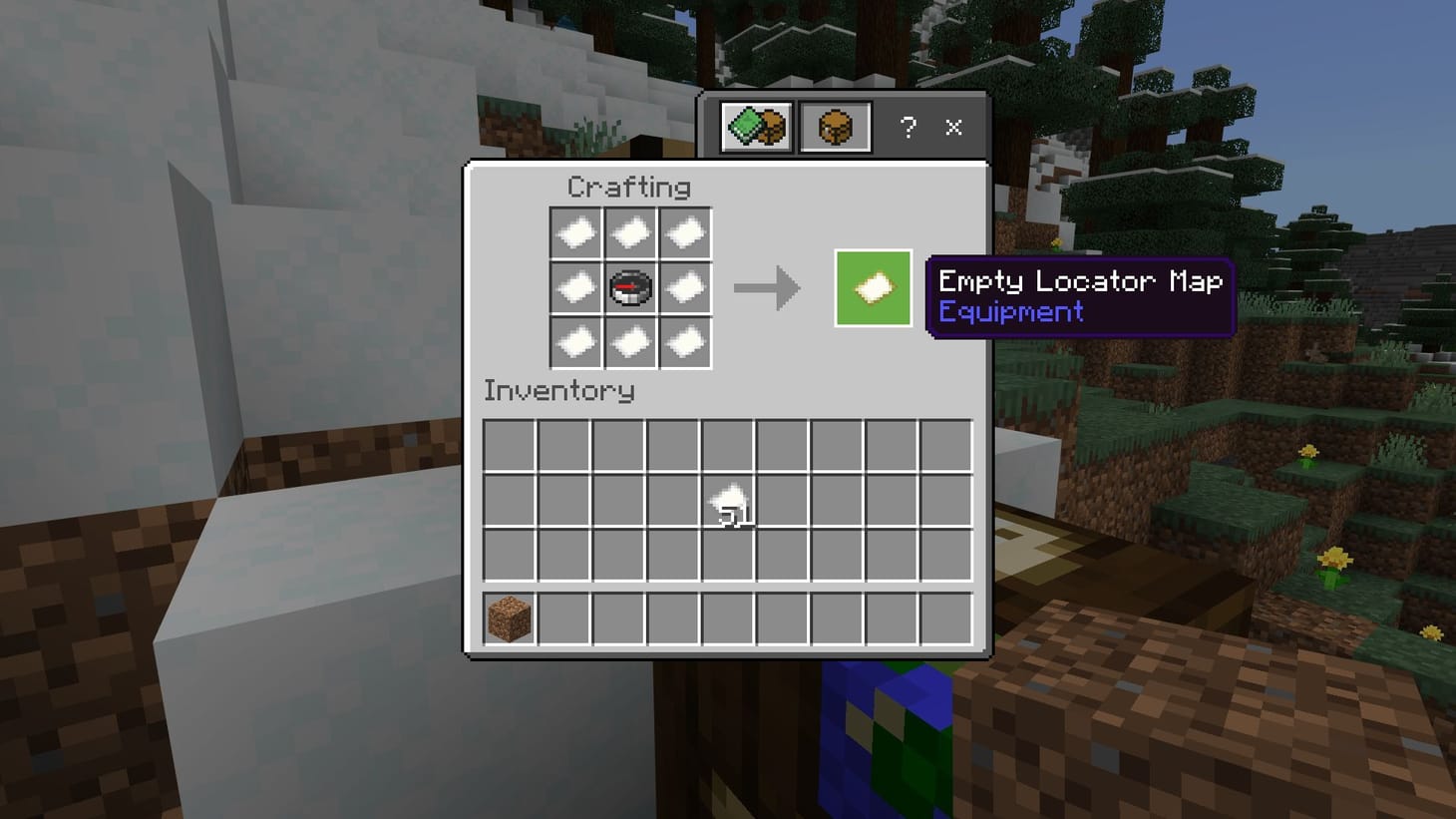This screenshot has width=1456, height=819.
Task: Click the paper in the bottom-left crafting slot
Action: click(576, 342)
